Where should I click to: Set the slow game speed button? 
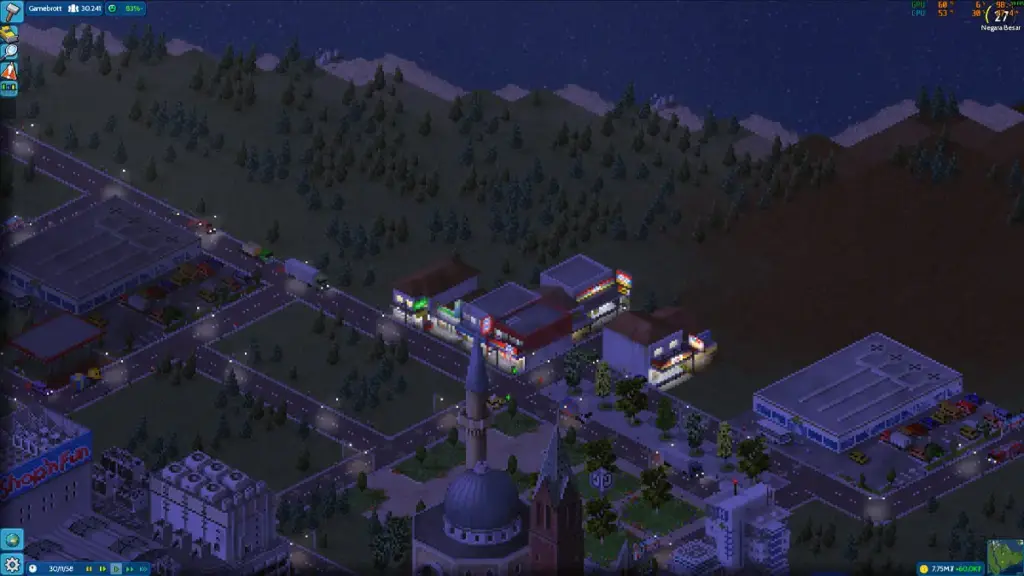102,569
